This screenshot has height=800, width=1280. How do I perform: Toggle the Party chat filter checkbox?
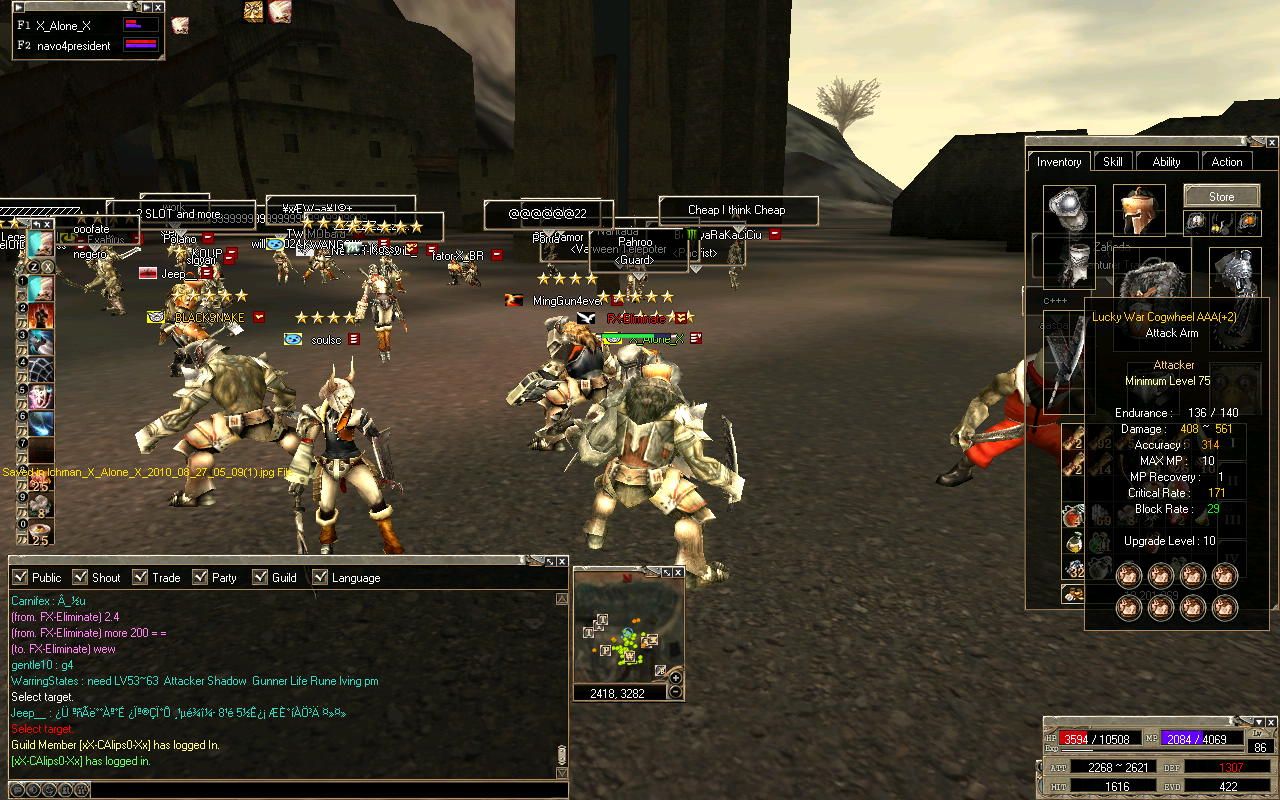click(200, 577)
